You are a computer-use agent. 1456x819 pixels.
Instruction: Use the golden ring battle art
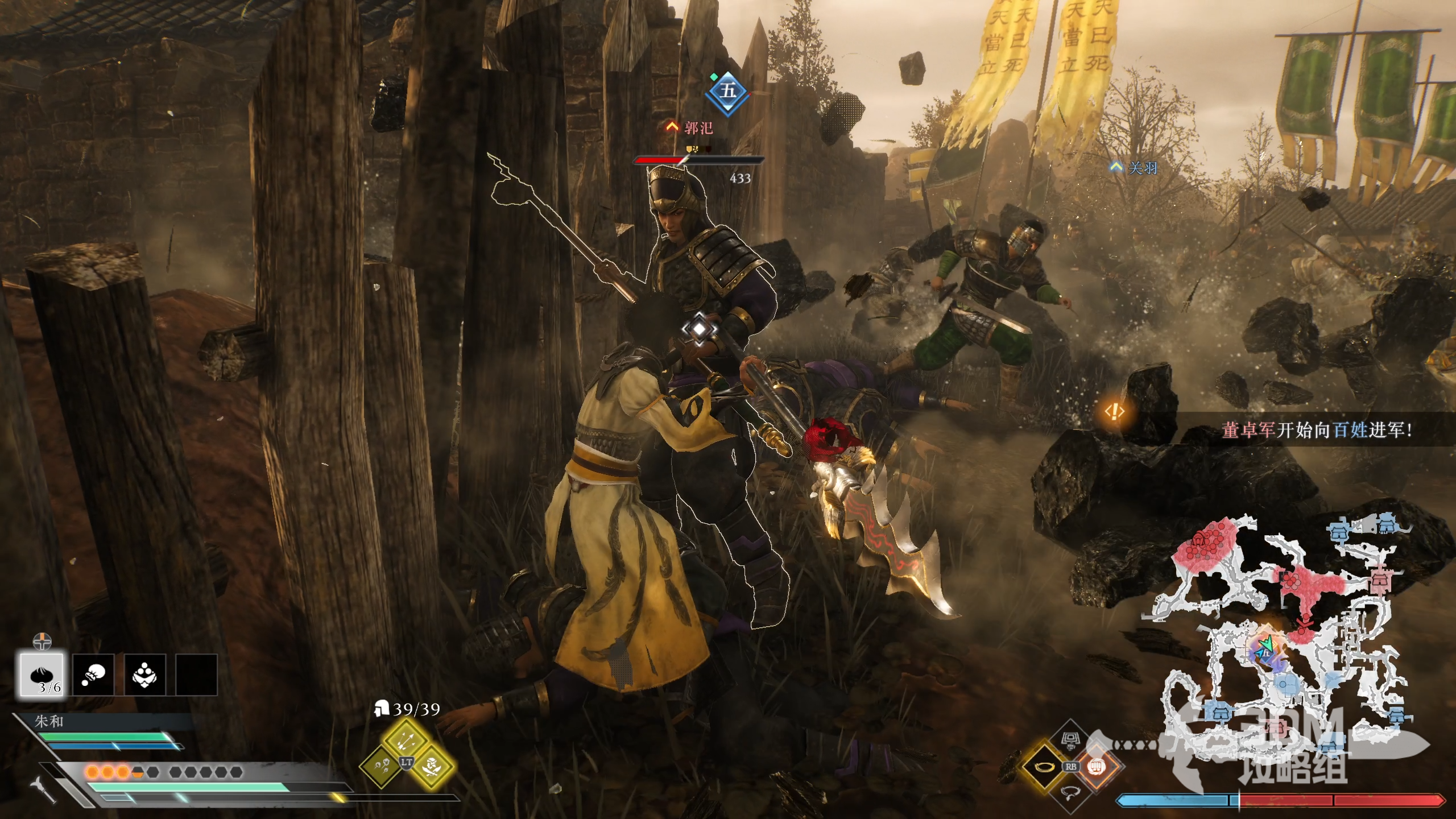pyautogui.click(x=1045, y=767)
